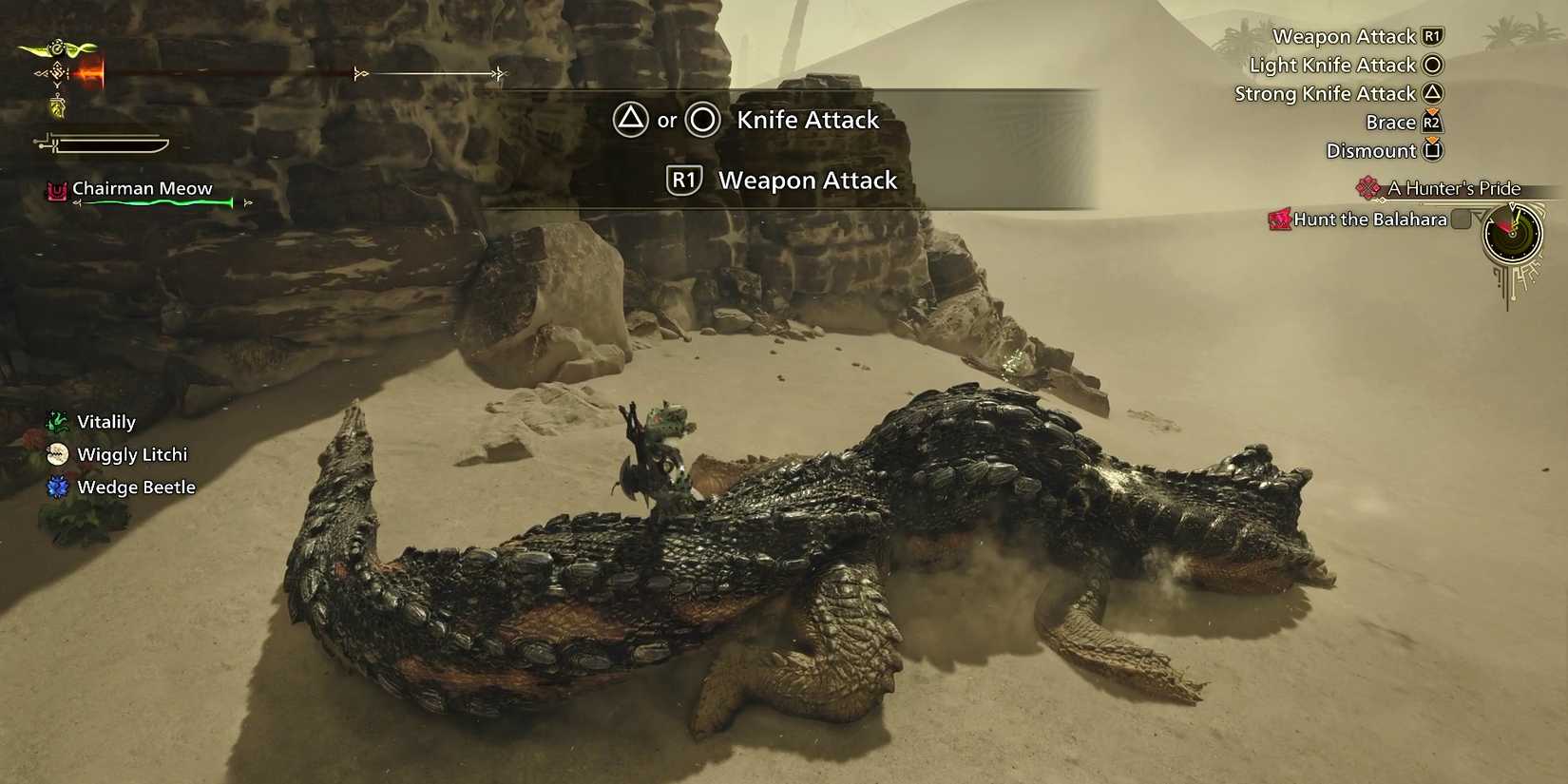This screenshot has width=1568, height=784.
Task: Click the monster icon beside Hunt the Balahara
Action: coord(1278,219)
